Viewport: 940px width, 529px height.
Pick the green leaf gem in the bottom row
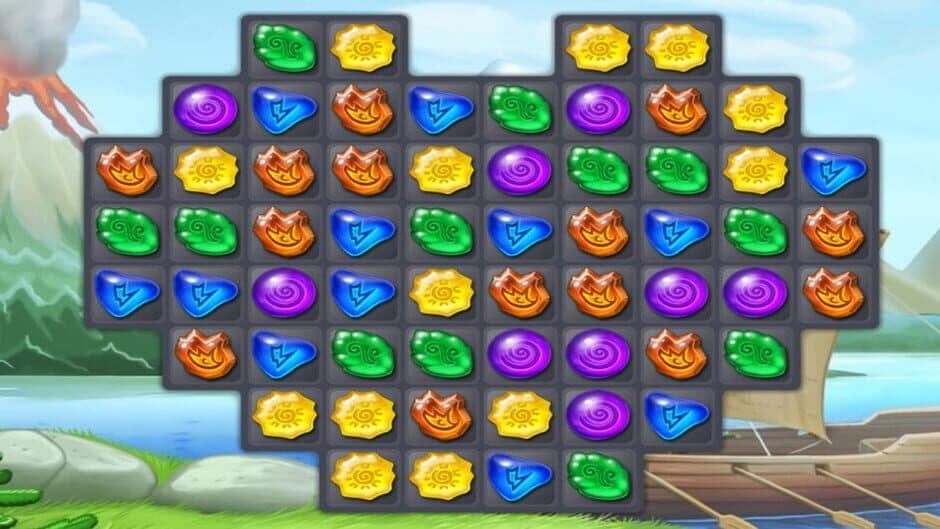tap(598, 475)
